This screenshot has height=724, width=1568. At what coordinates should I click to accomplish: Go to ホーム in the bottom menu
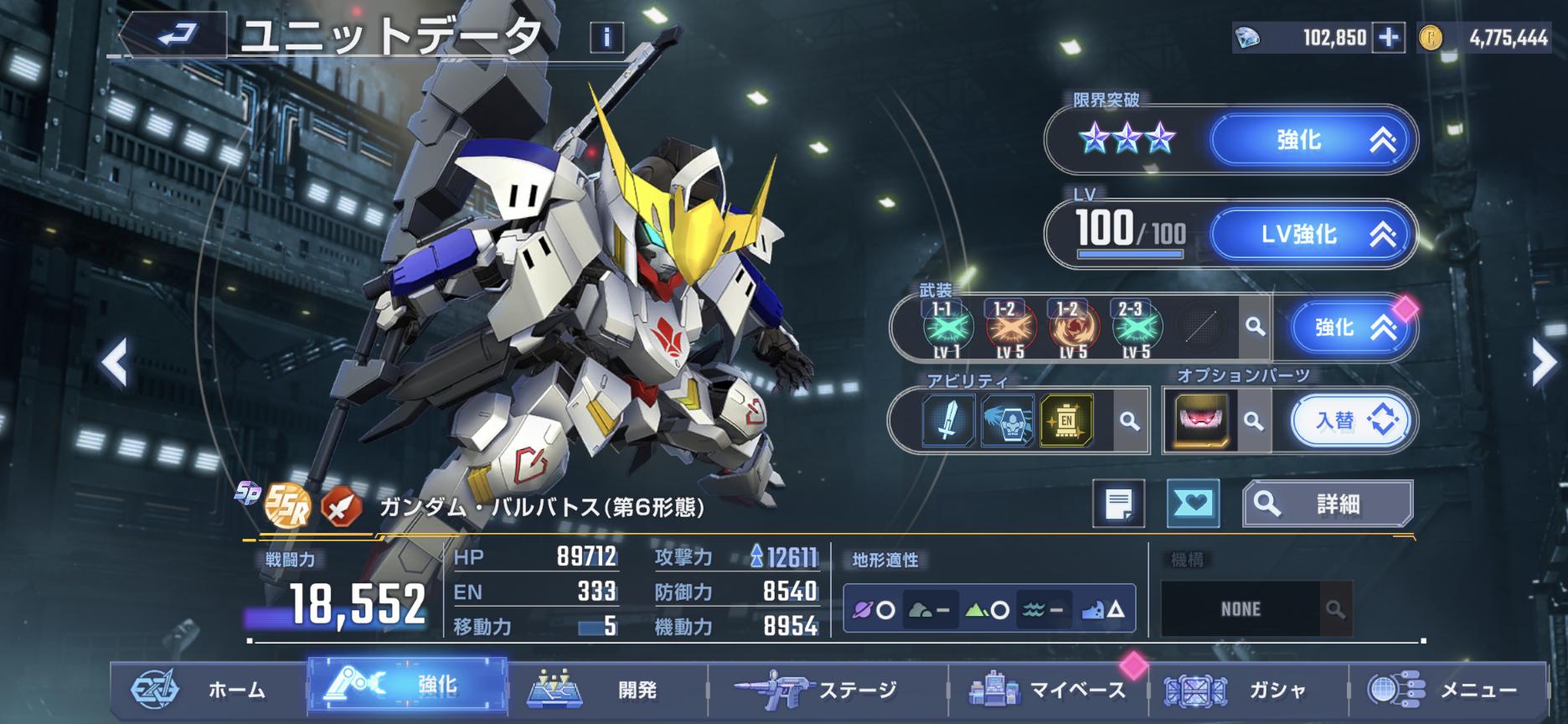(208, 690)
